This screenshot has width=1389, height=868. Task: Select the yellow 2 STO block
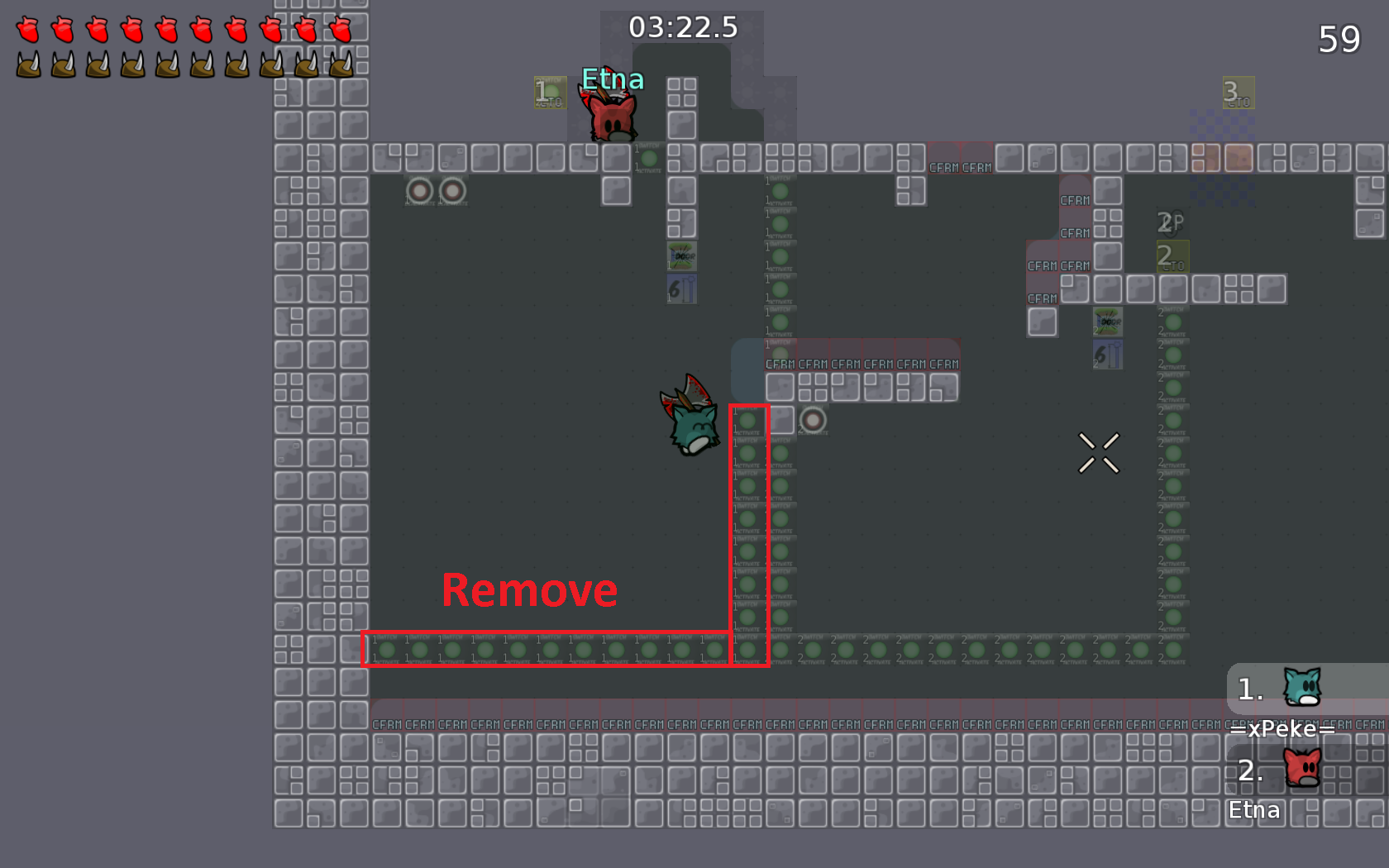[1172, 256]
